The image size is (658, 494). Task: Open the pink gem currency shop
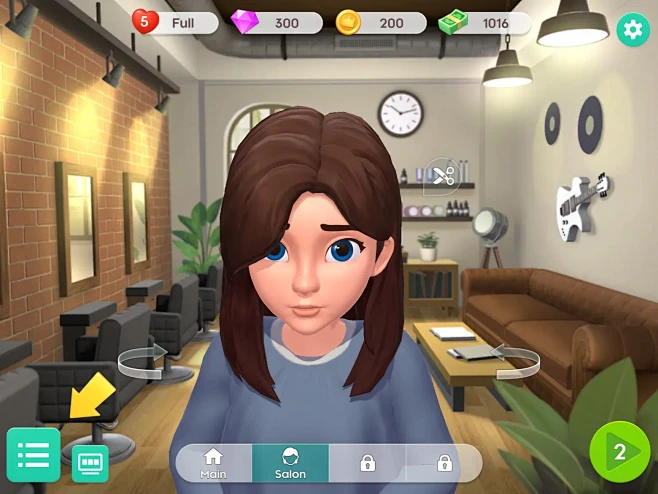point(276,22)
